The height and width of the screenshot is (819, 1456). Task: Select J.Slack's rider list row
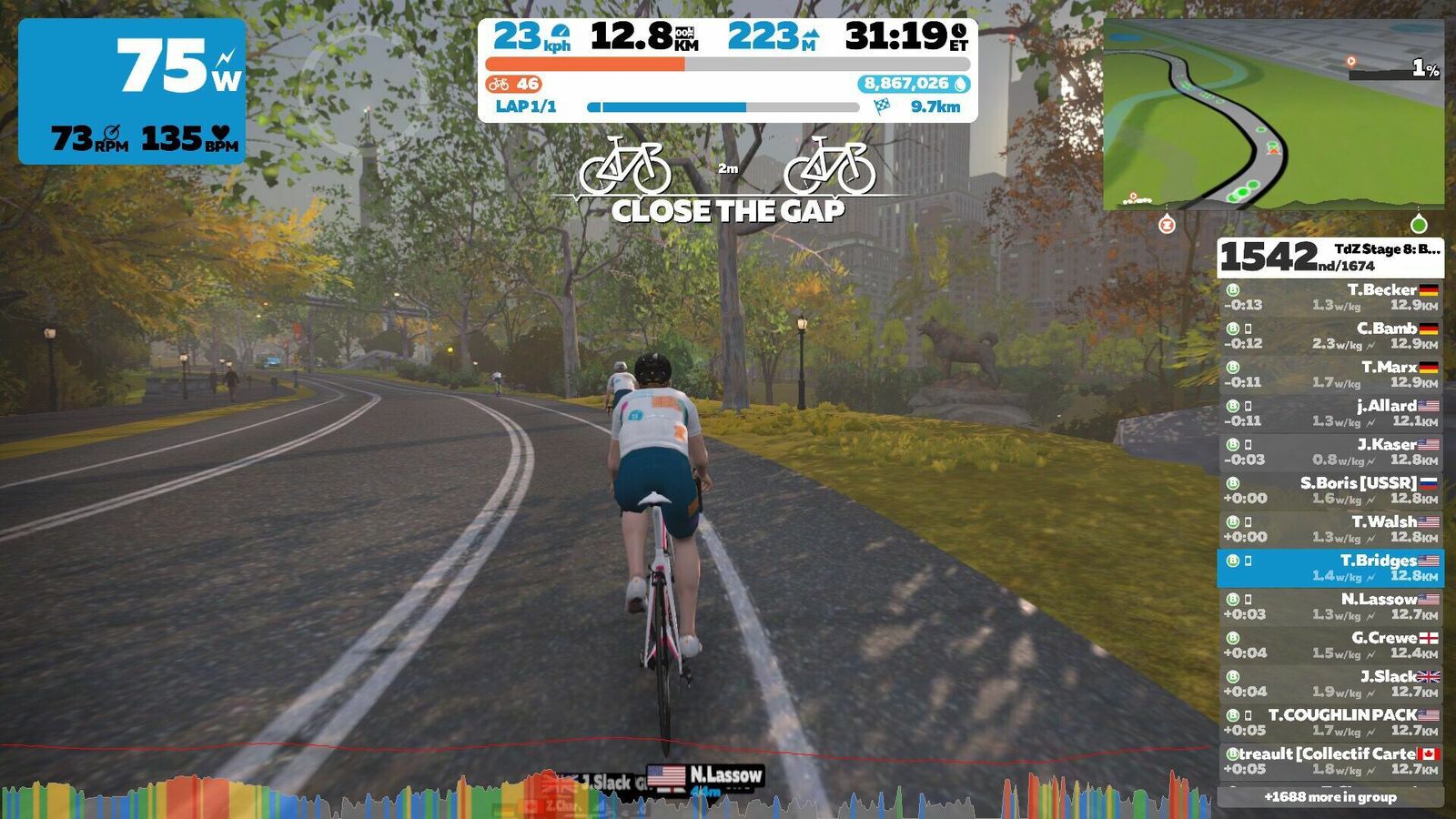pyautogui.click(x=1330, y=684)
